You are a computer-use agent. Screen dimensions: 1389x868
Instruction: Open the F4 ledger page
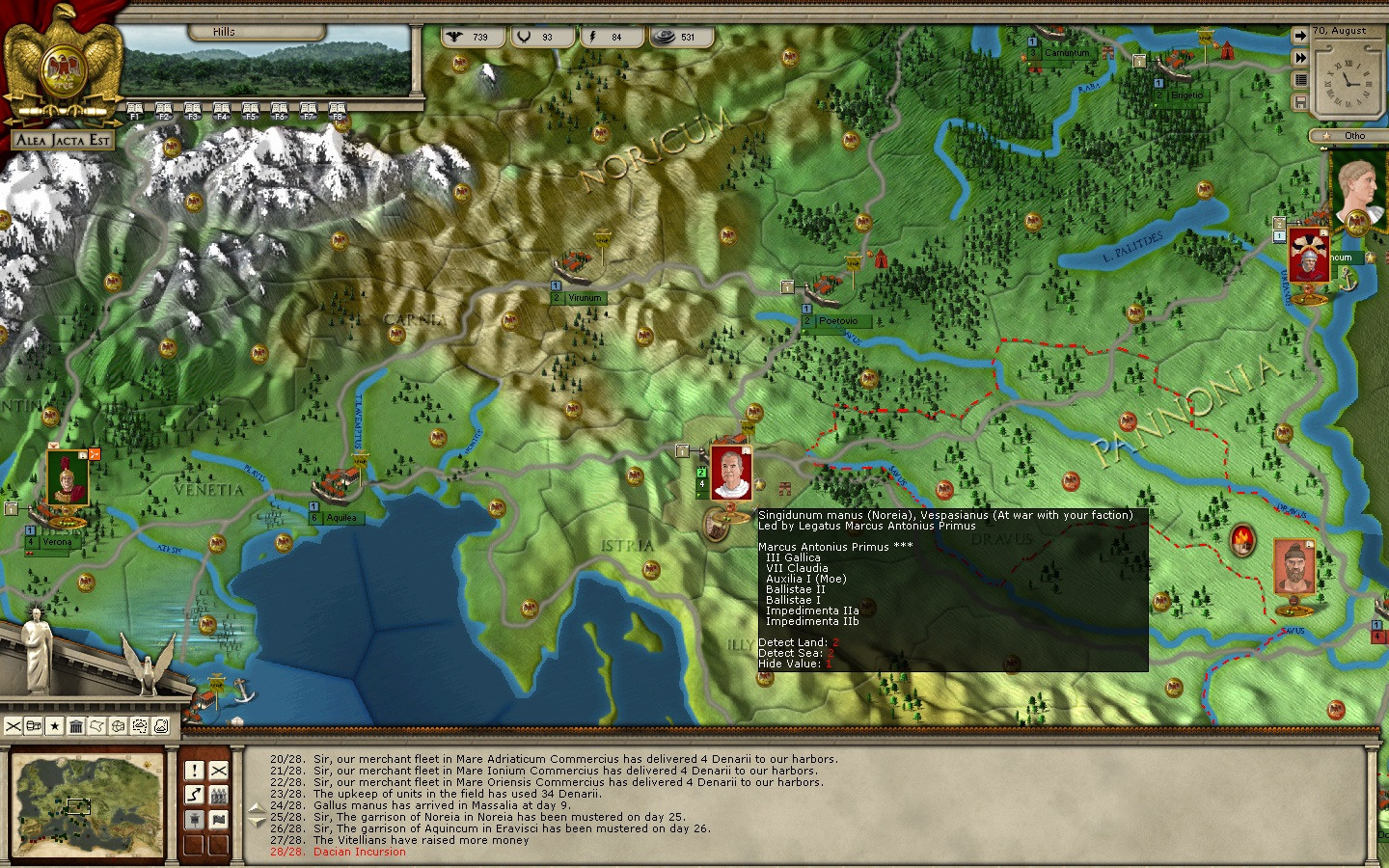coord(221,110)
